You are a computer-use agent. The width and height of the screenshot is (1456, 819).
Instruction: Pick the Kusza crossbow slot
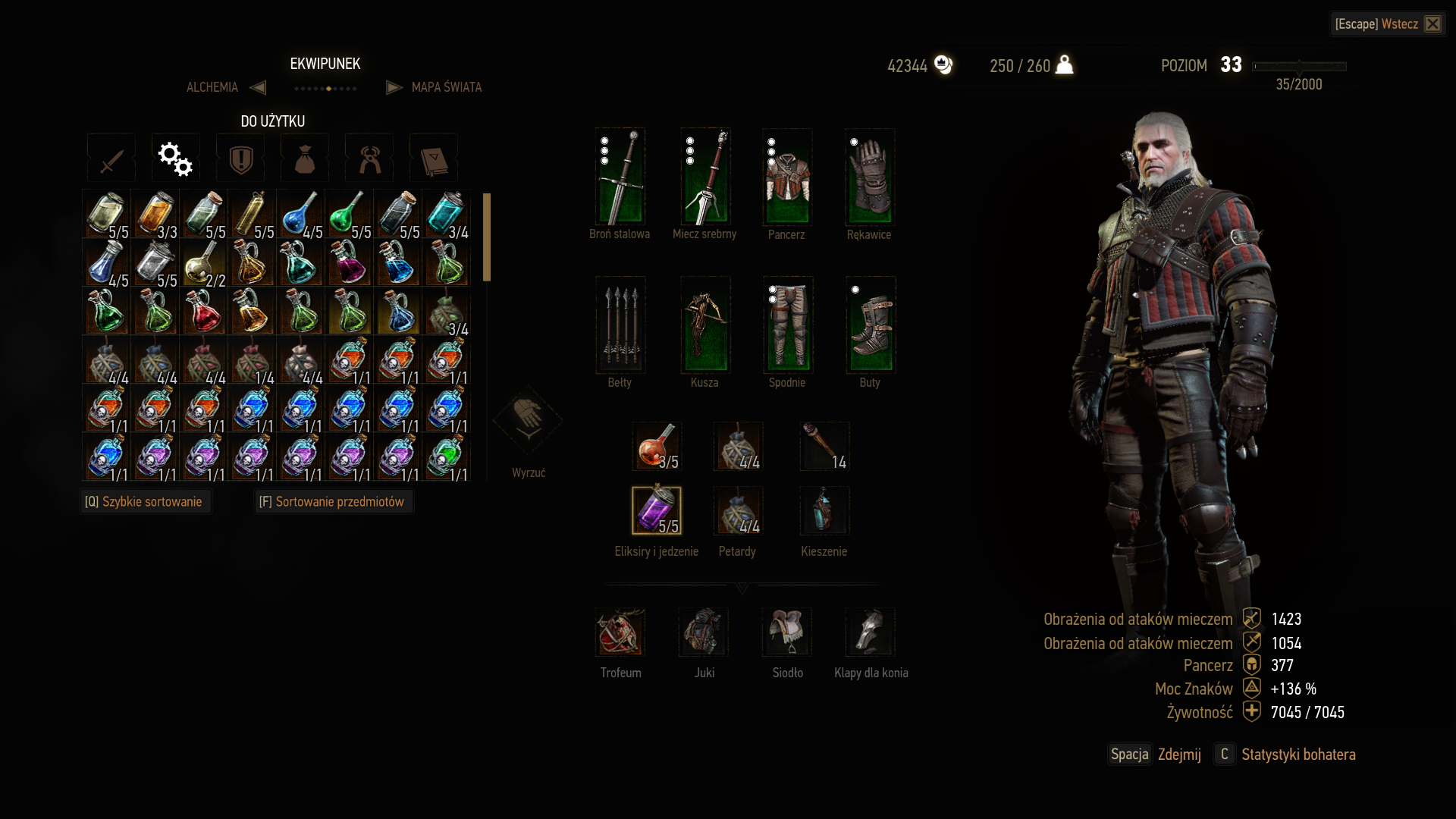click(705, 325)
